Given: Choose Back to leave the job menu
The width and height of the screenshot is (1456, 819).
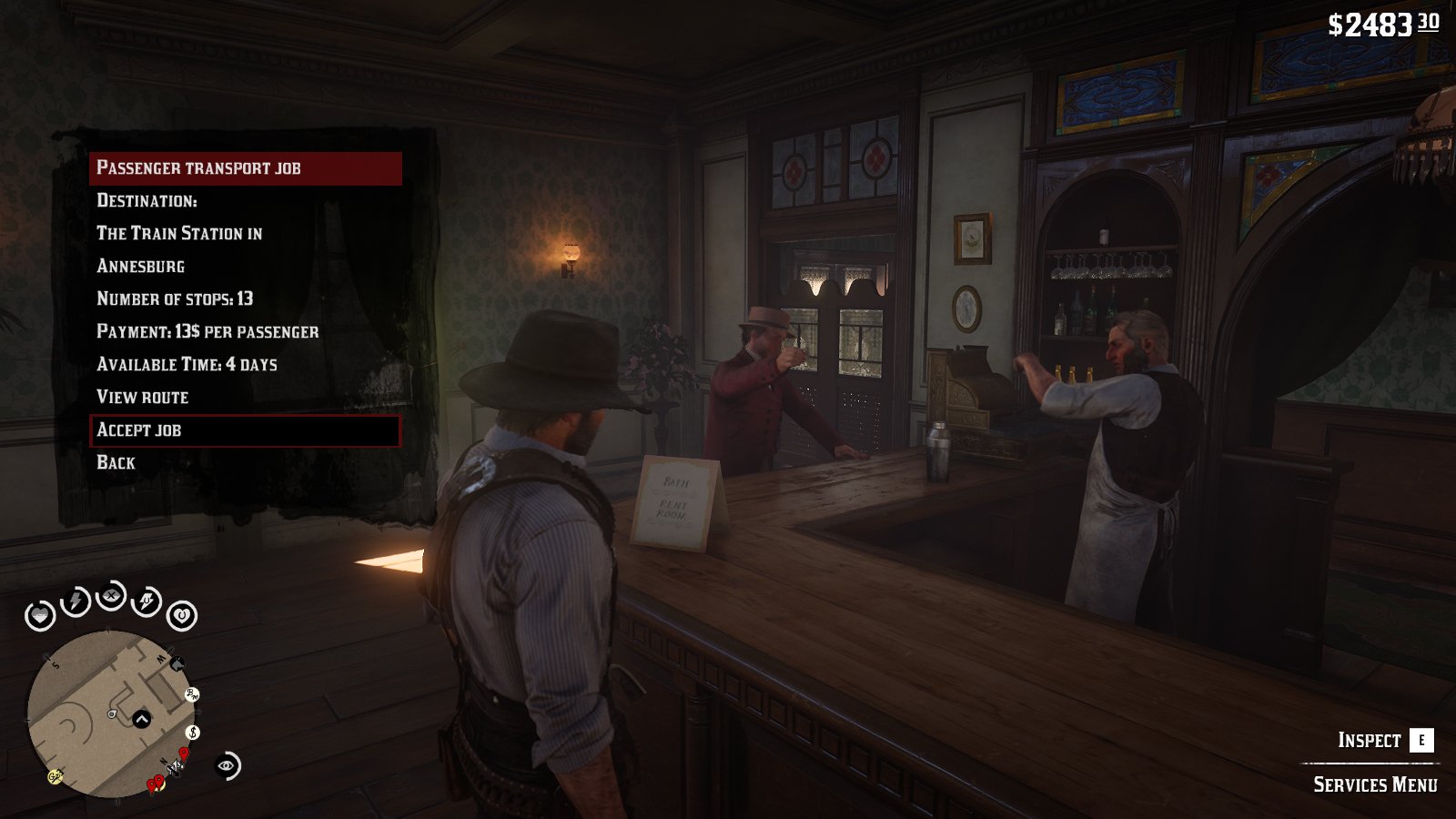Looking at the screenshot, I should 116,462.
